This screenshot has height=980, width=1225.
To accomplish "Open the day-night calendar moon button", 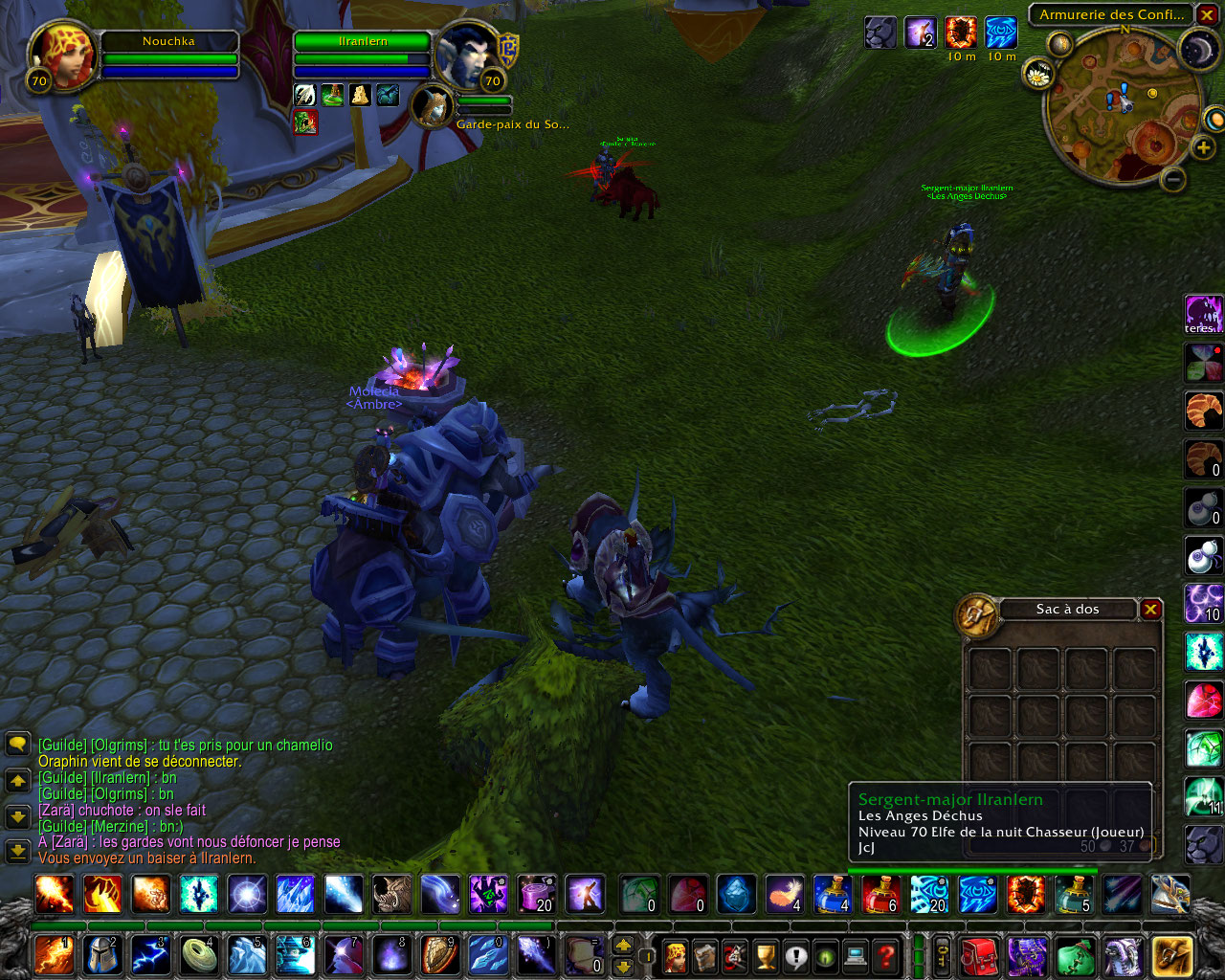I will (x=1197, y=51).
